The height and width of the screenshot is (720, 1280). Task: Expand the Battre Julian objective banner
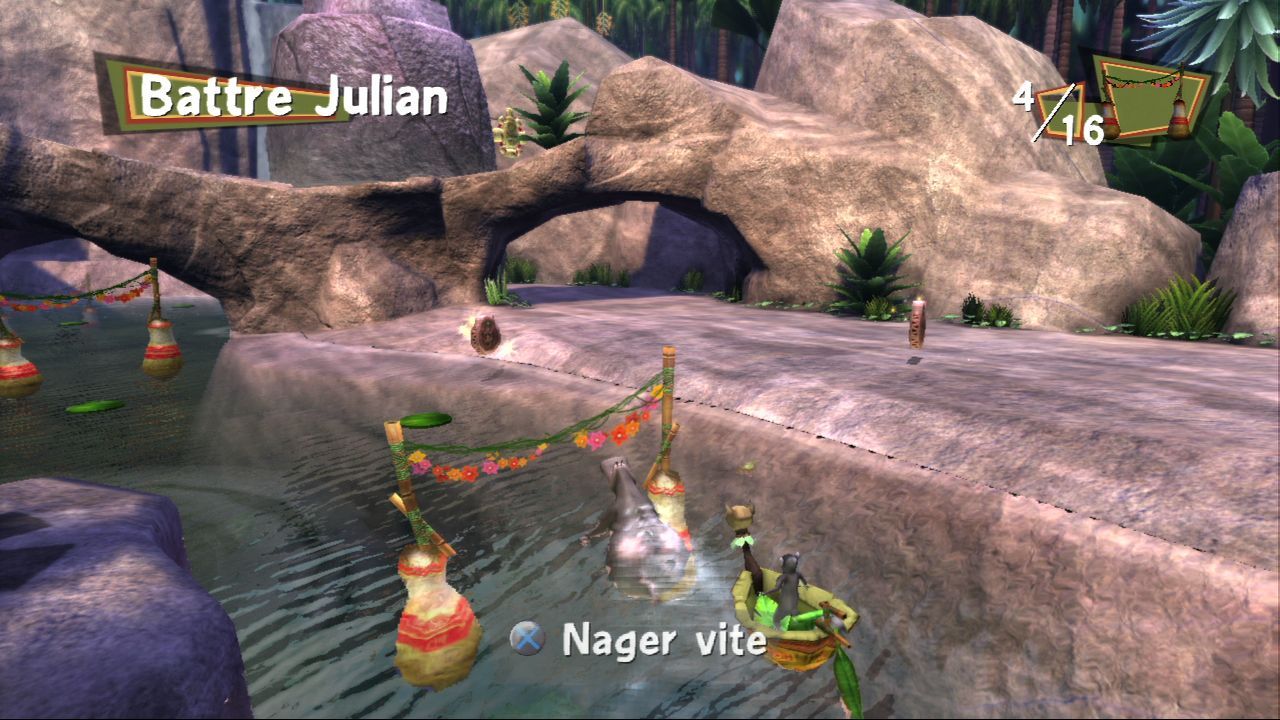[x=290, y=97]
